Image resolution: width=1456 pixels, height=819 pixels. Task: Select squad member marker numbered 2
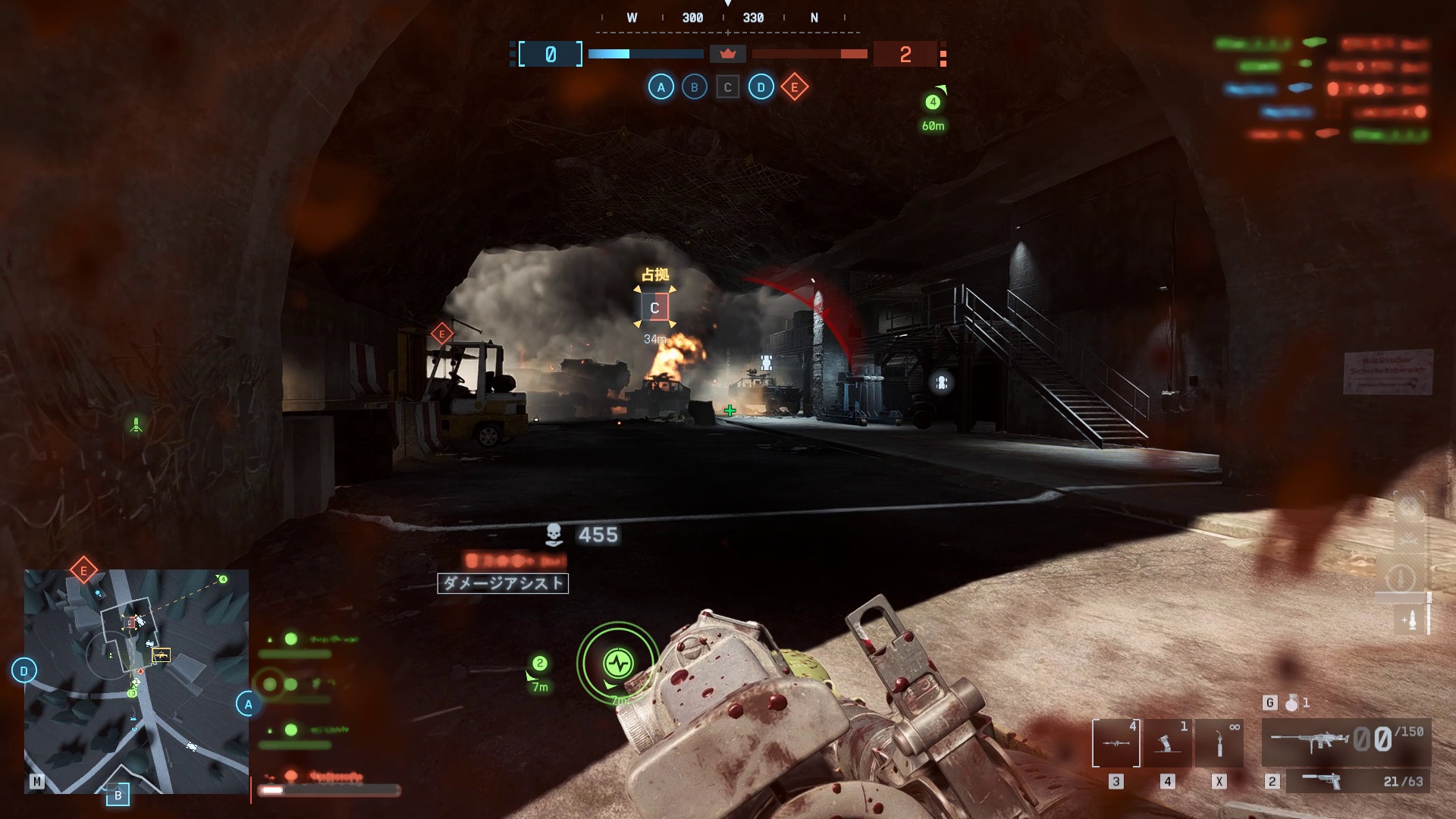click(539, 664)
